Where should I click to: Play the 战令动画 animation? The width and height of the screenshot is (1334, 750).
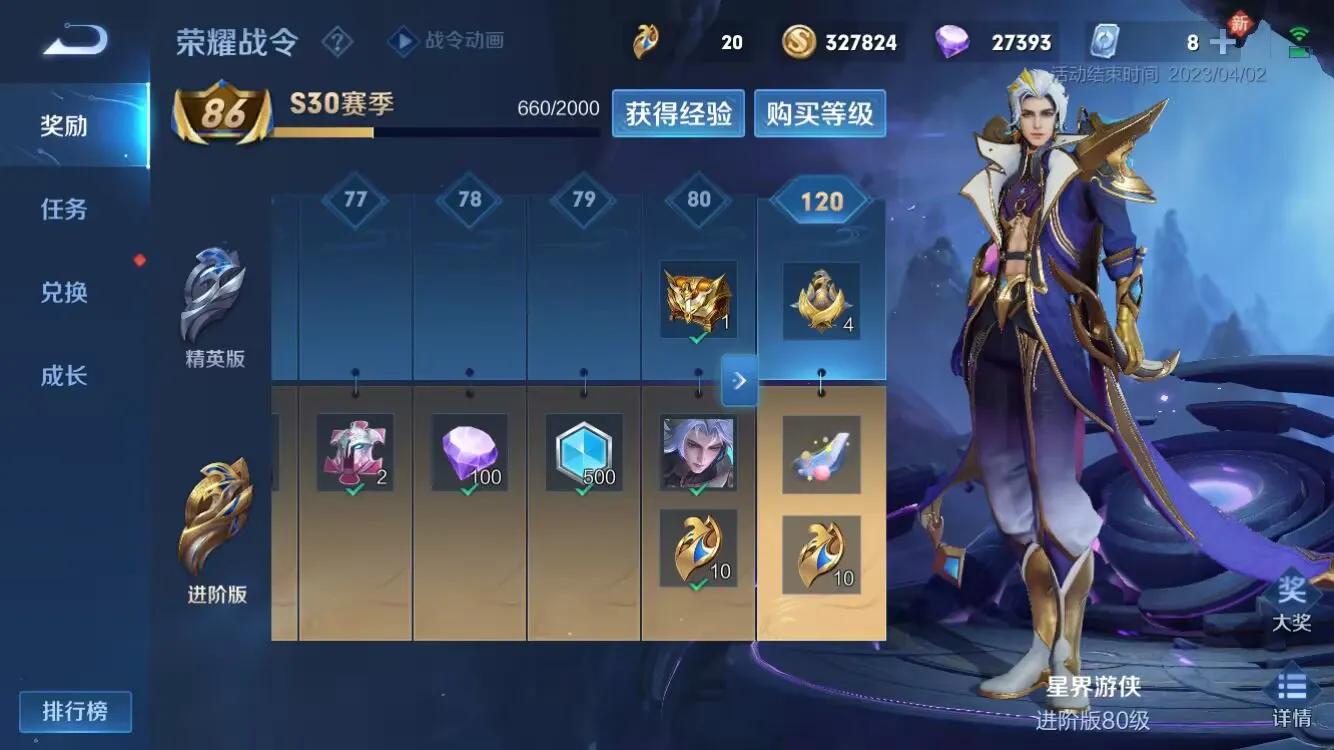point(447,41)
